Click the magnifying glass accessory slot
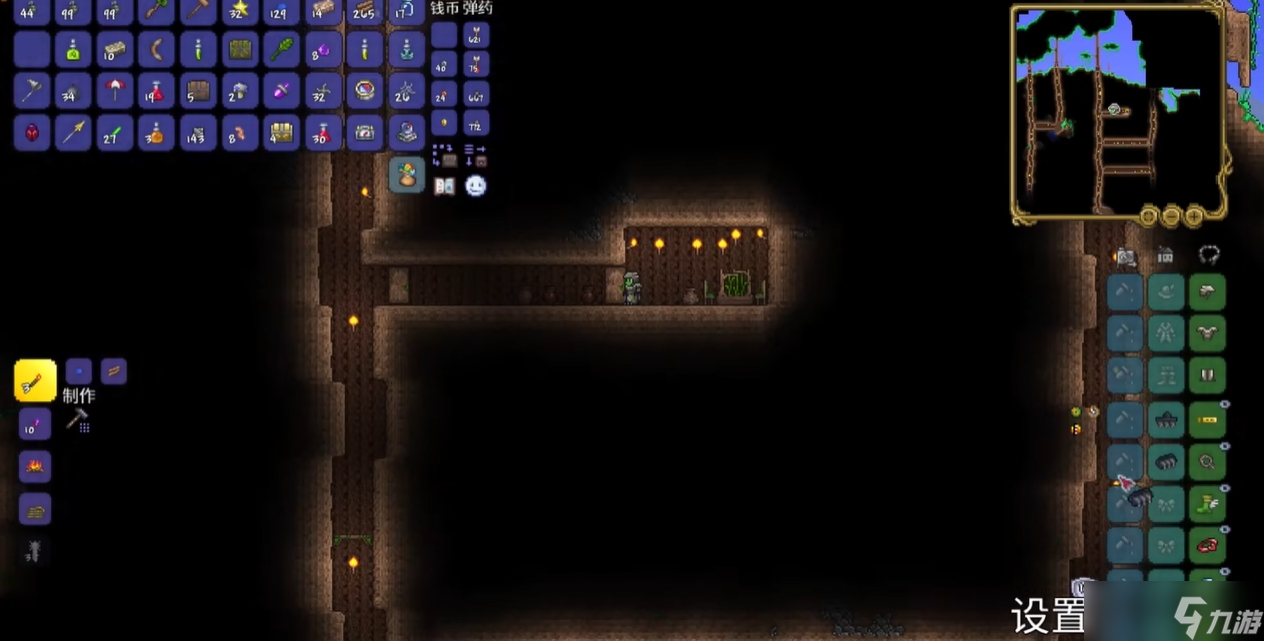 [x=1207, y=462]
